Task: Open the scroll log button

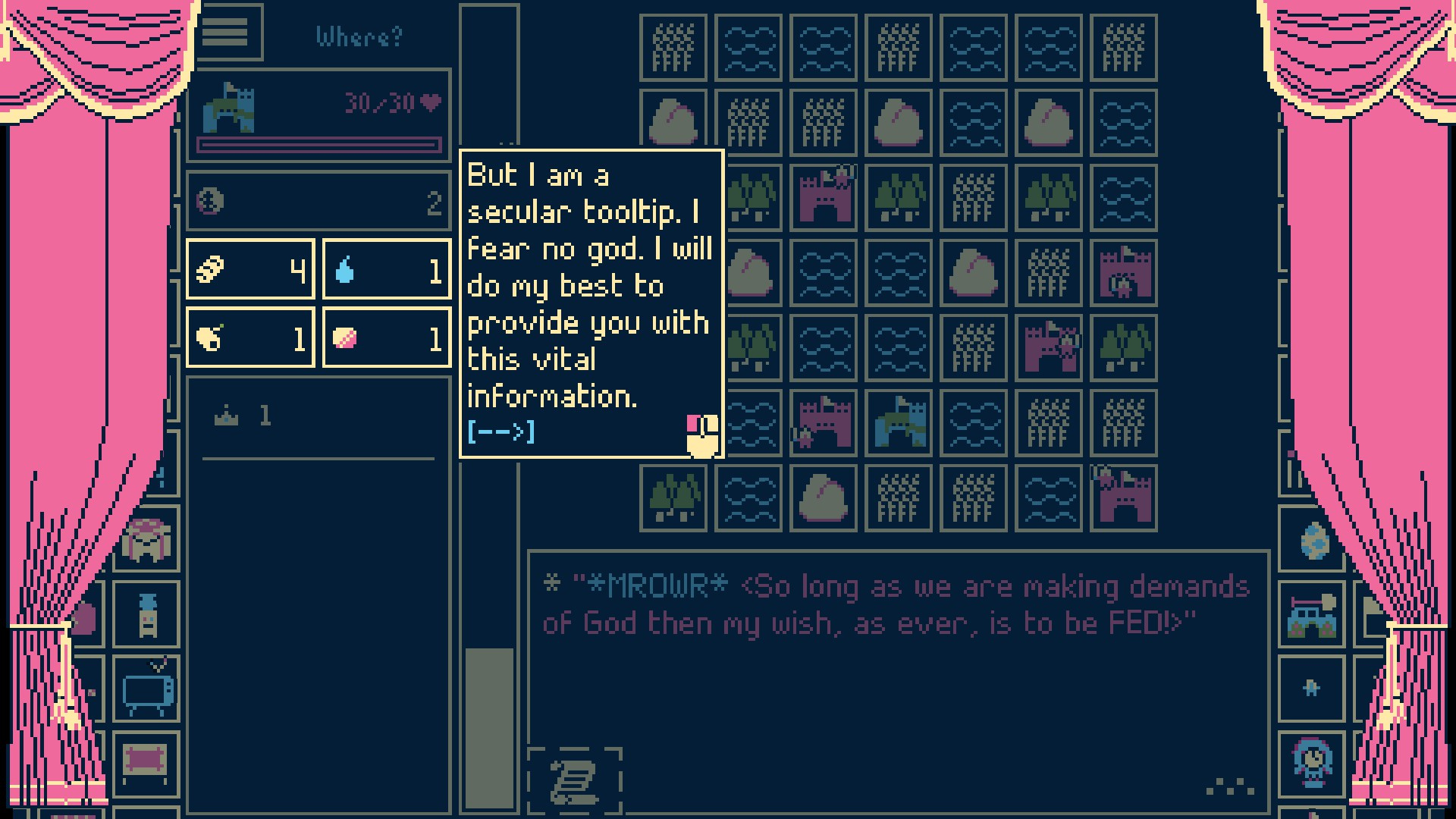Action: [575, 781]
